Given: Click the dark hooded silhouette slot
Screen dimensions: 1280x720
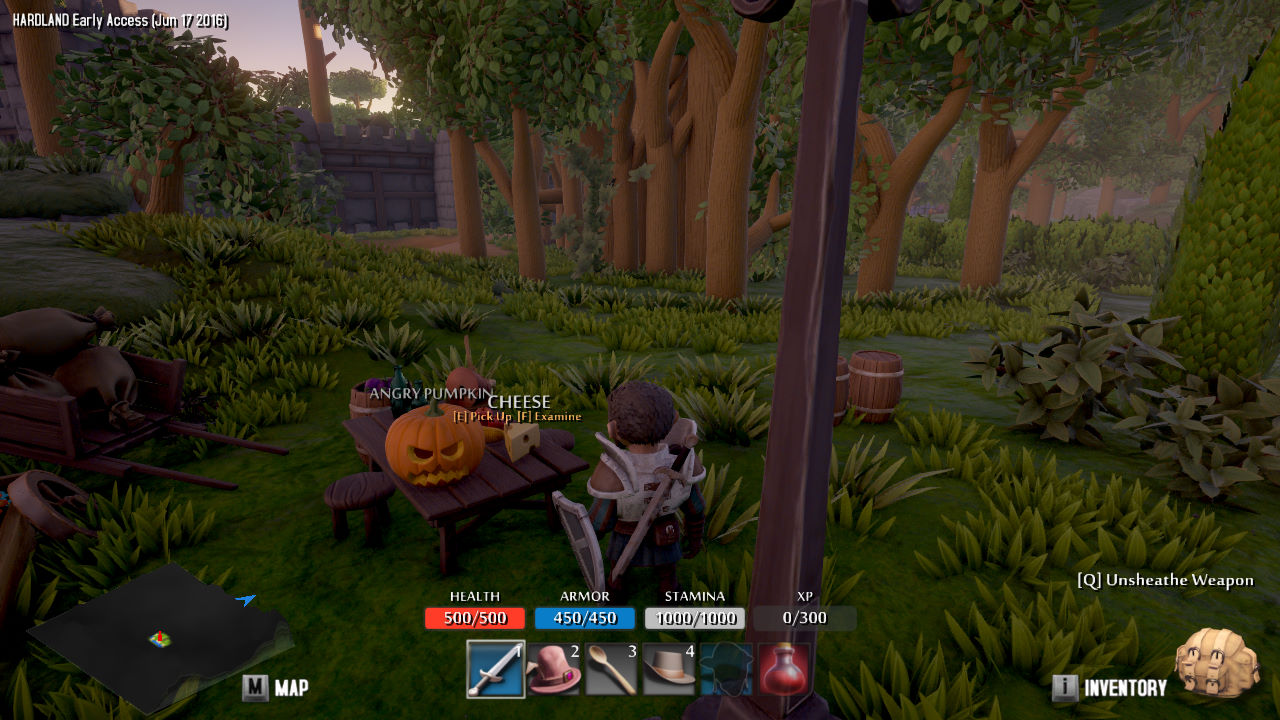Looking at the screenshot, I should click(x=726, y=669).
